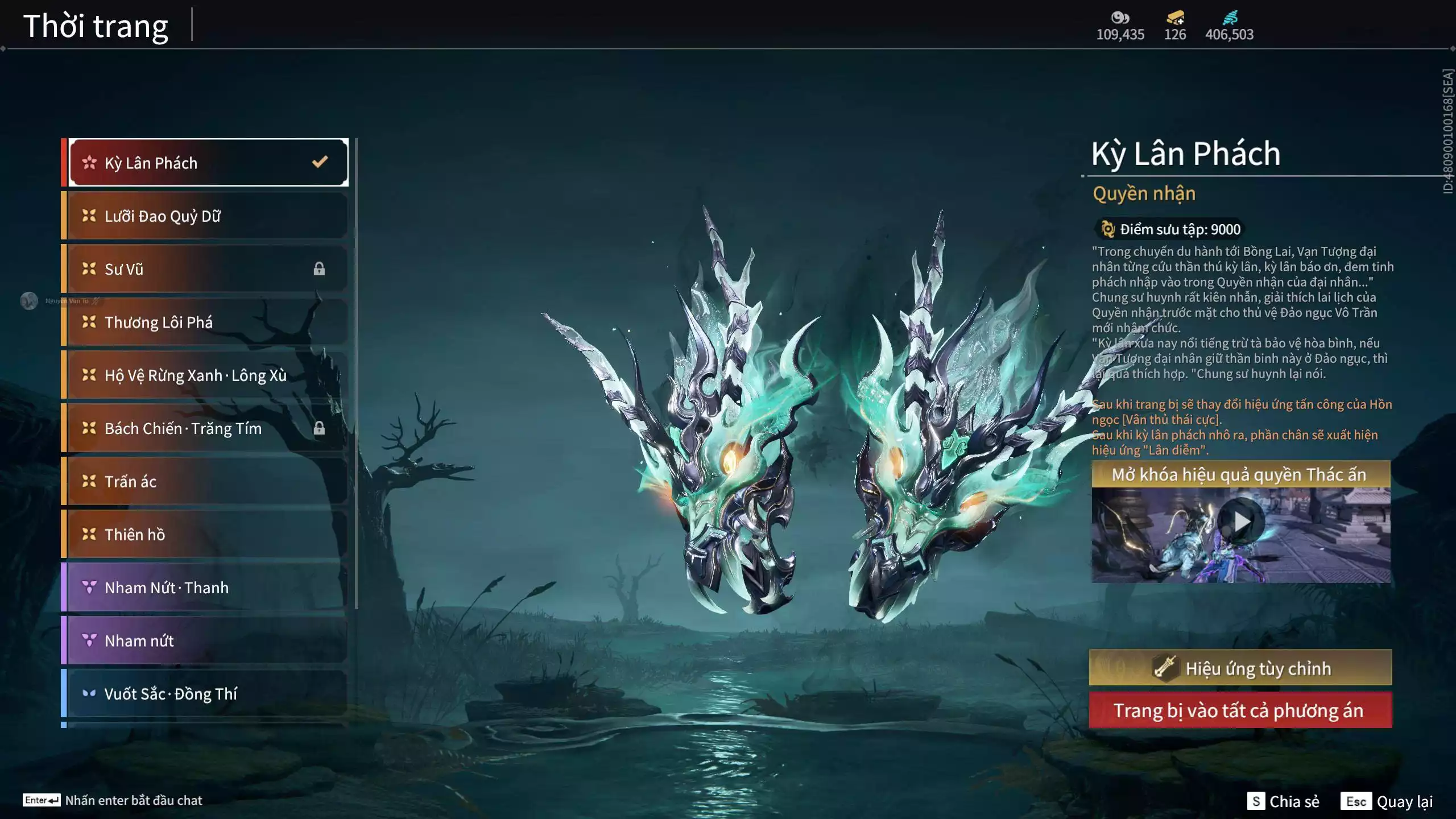
Task: Select the locked Sư Vũ skin
Action: click(x=208, y=269)
